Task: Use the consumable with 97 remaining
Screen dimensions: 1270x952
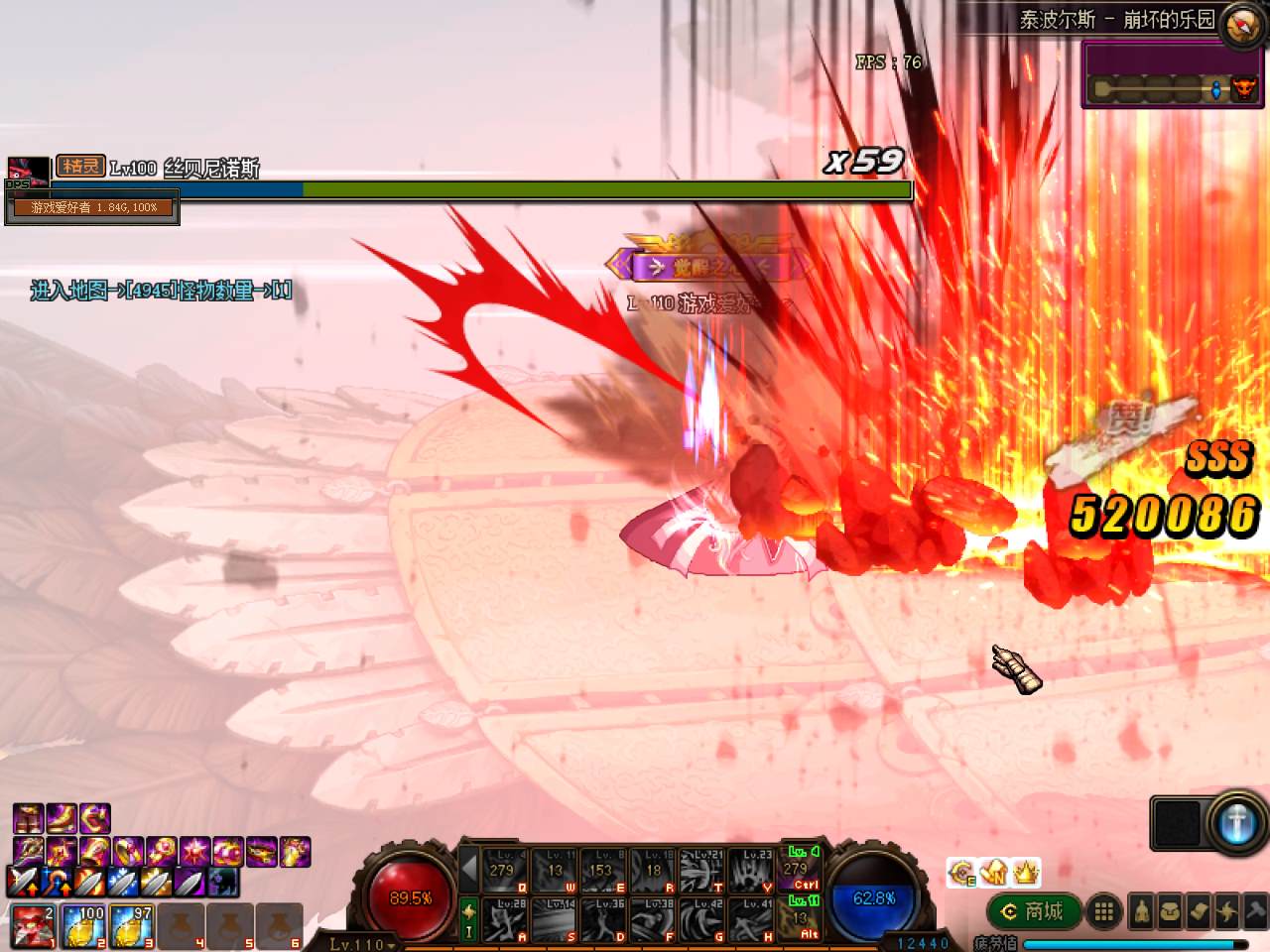Action: coord(132,926)
